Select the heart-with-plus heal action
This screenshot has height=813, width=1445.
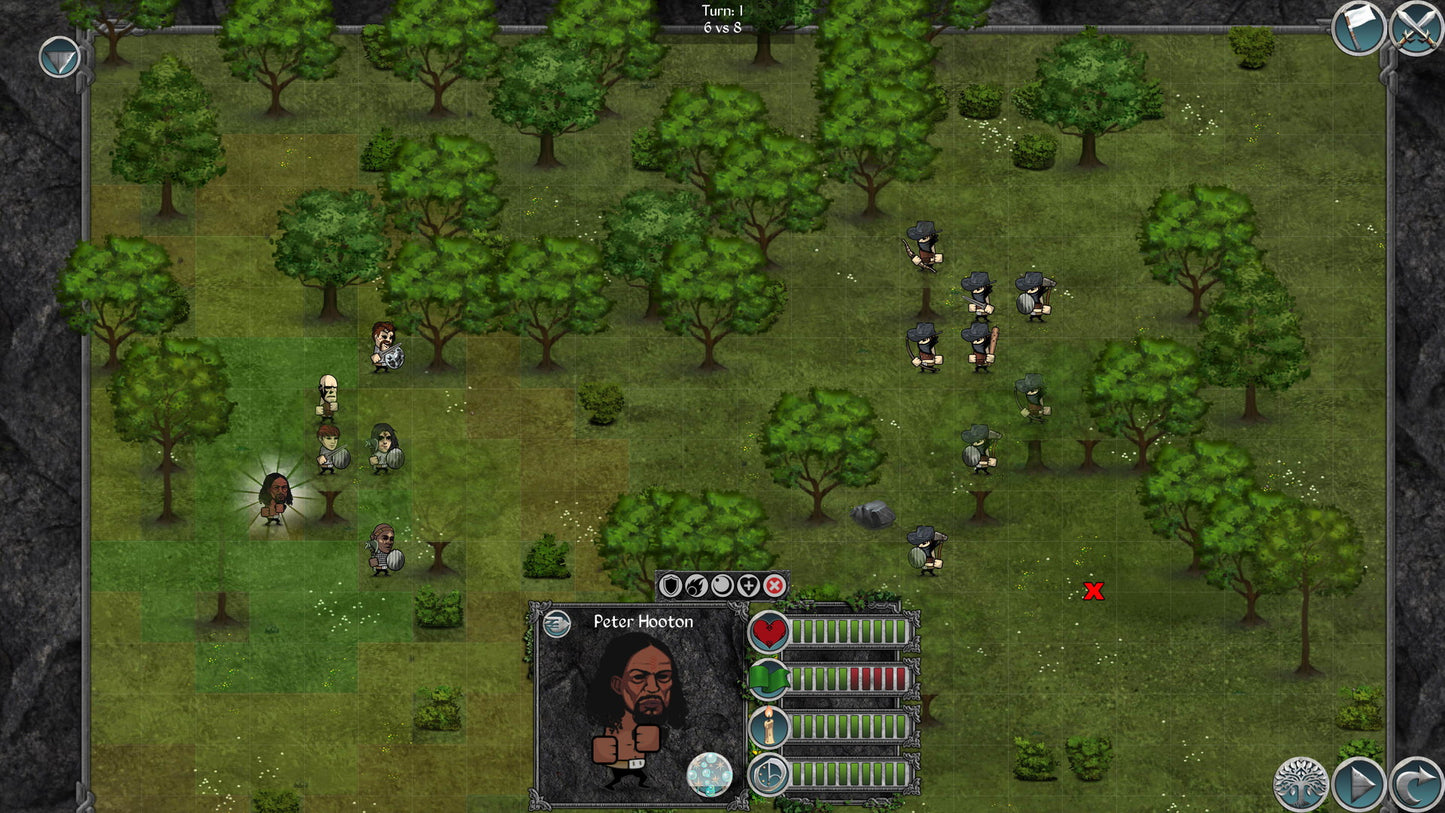point(748,585)
